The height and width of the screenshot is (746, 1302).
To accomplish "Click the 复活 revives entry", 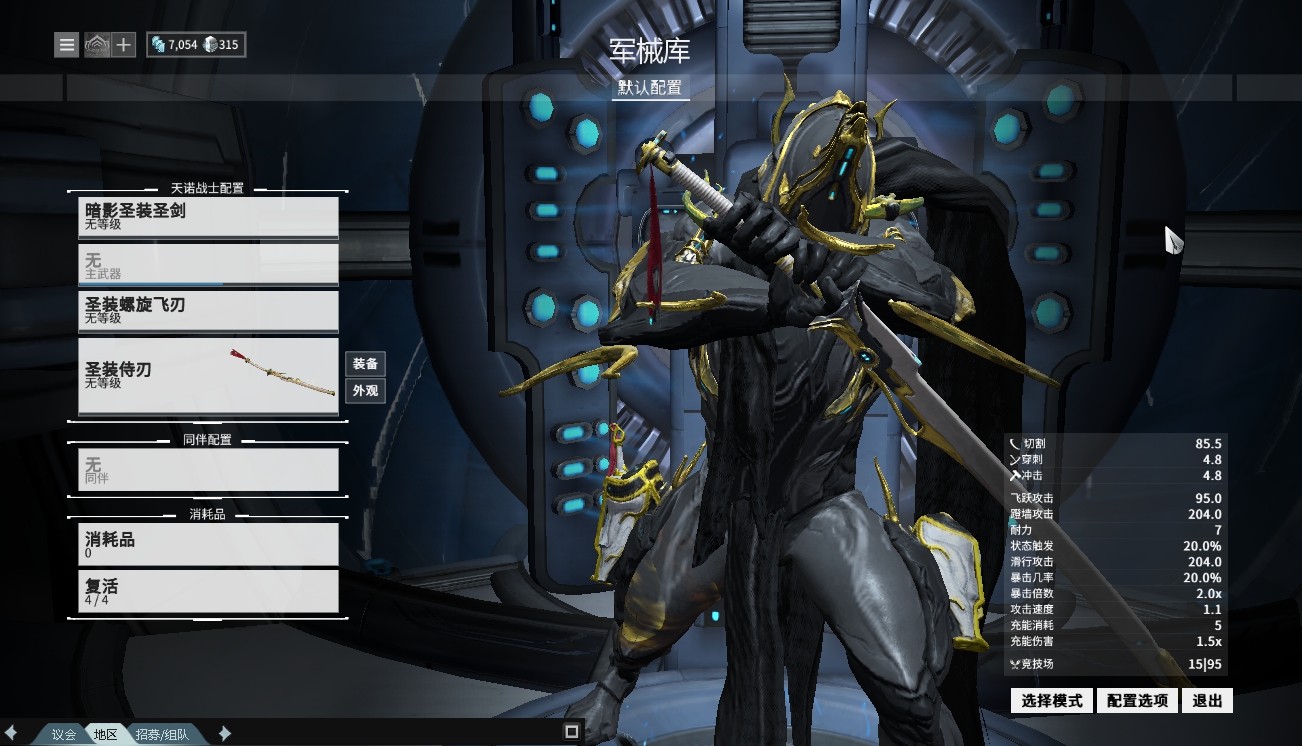I will pyautogui.click(x=208, y=591).
